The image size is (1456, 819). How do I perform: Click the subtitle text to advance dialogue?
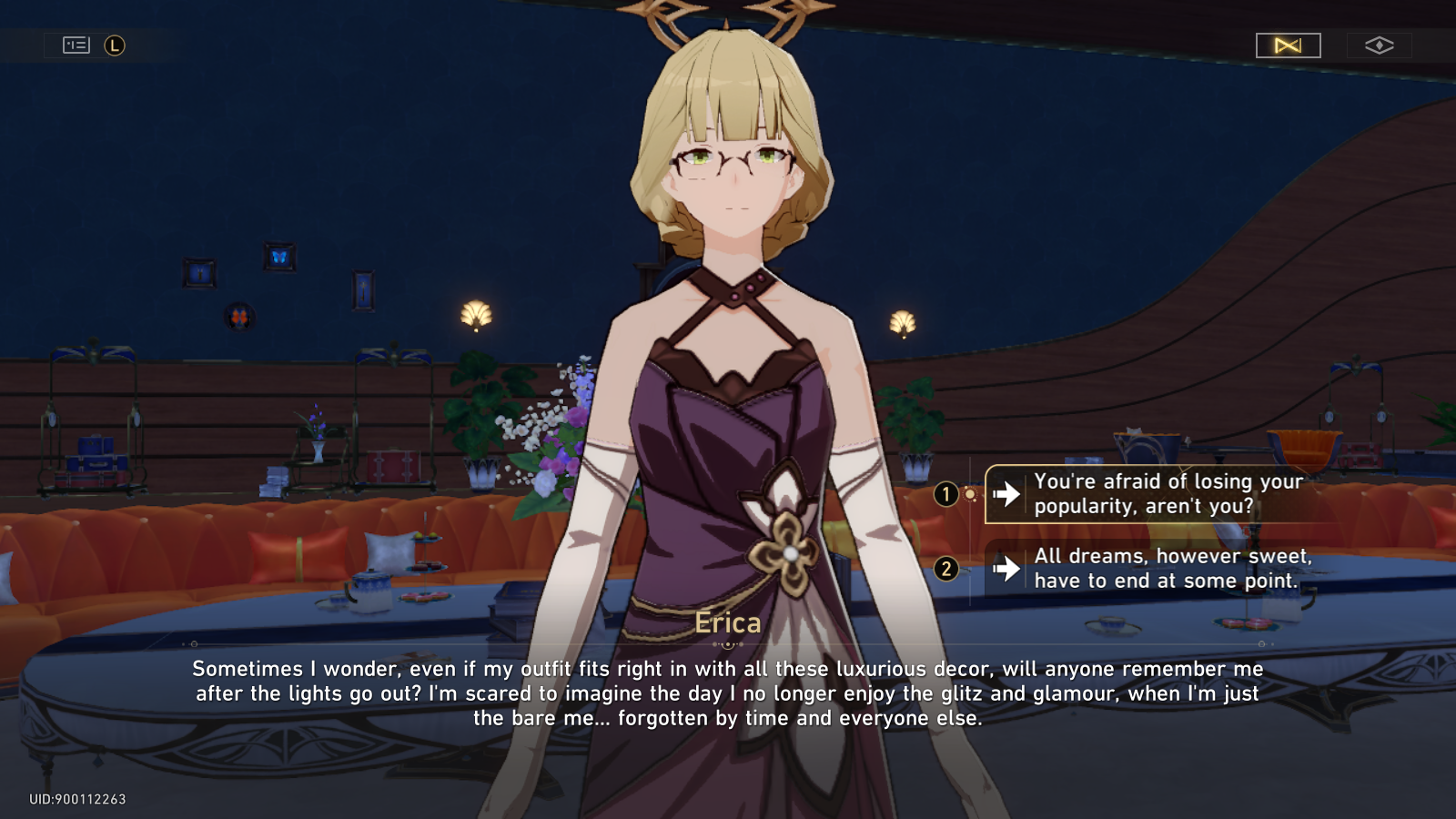pos(728,693)
